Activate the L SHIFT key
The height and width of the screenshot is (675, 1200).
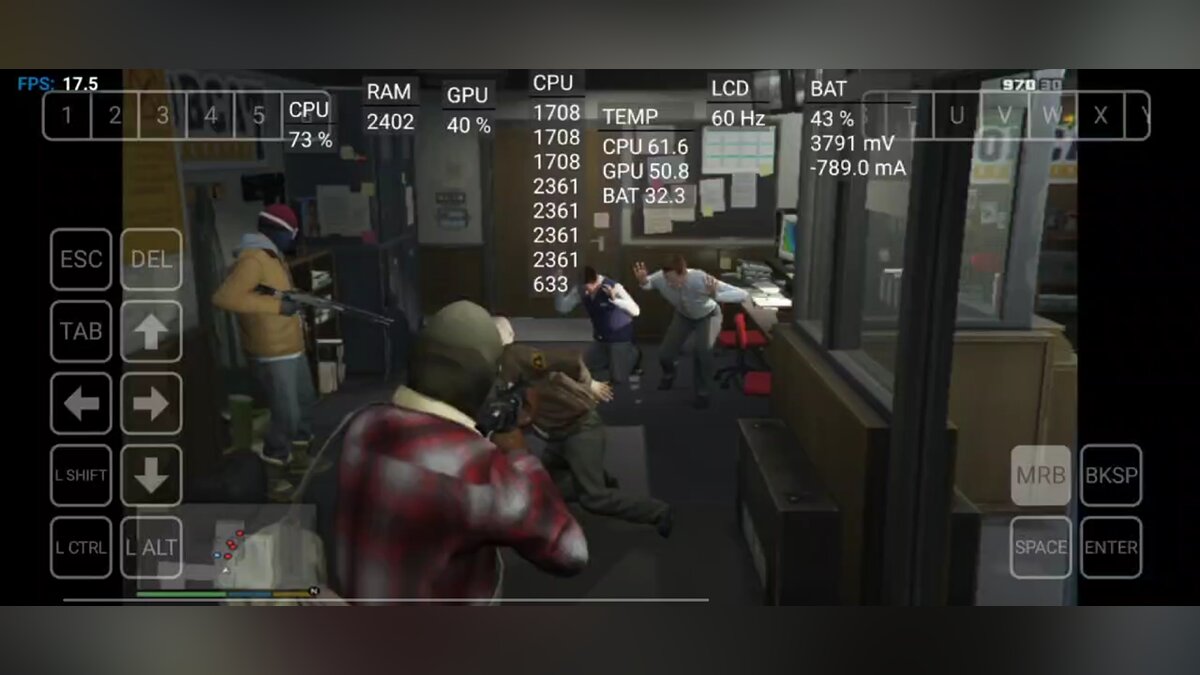tap(81, 475)
